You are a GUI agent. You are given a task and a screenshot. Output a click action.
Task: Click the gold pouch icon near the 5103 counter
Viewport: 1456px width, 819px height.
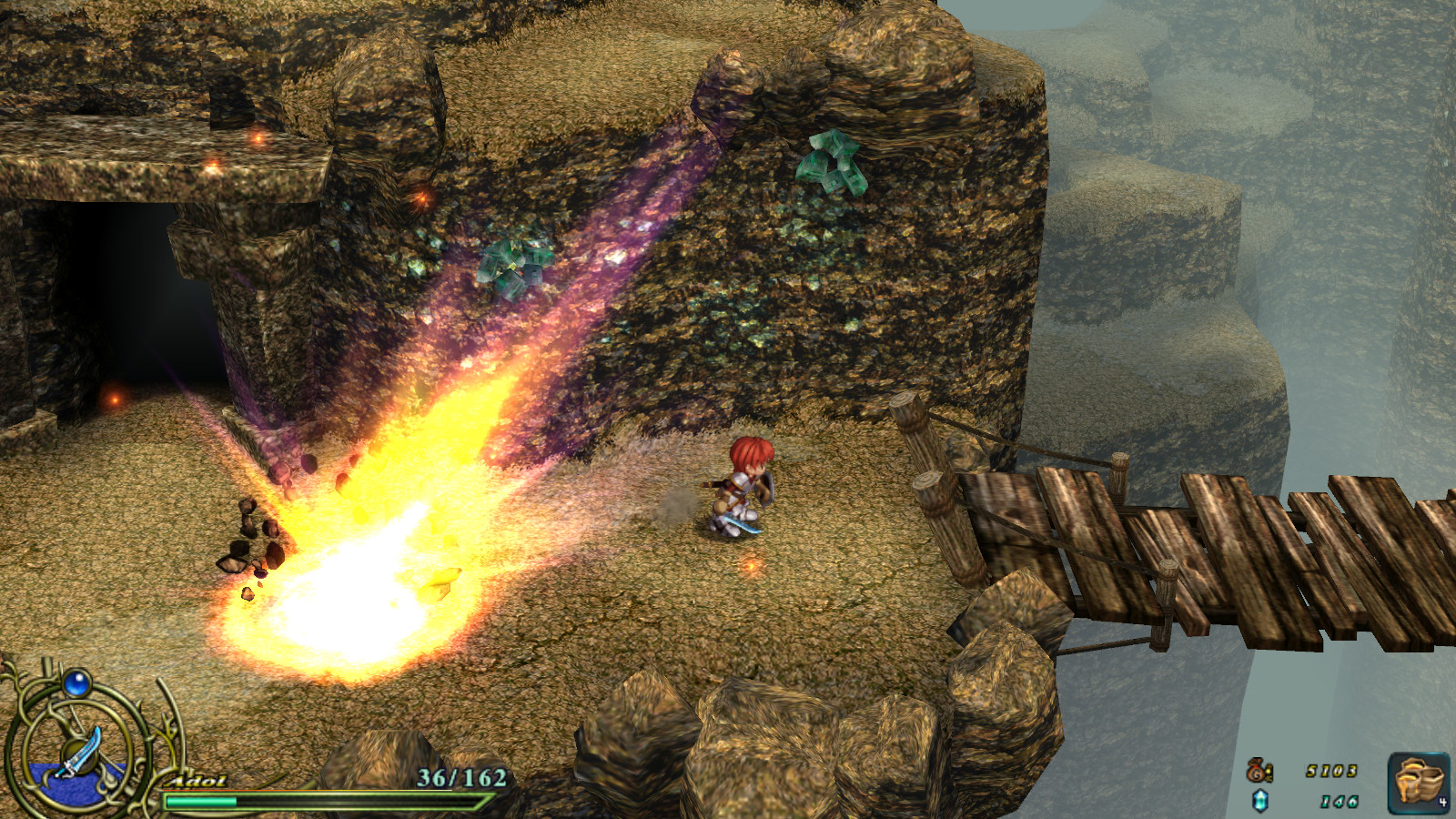click(1260, 771)
